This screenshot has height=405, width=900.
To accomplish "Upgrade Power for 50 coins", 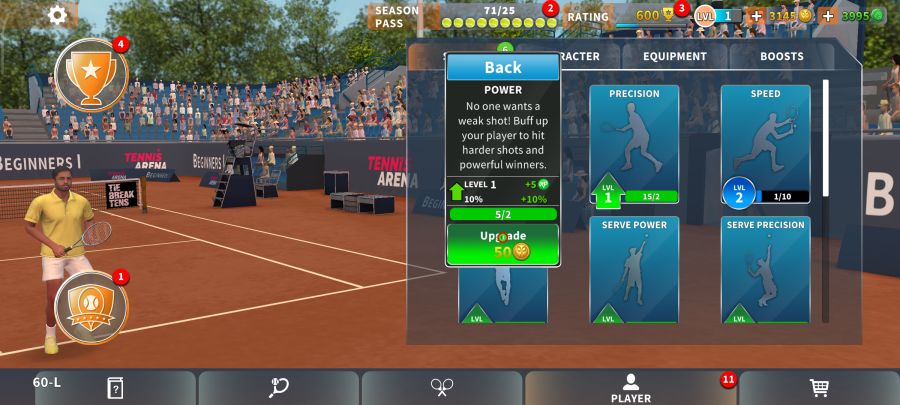I will (503, 244).
